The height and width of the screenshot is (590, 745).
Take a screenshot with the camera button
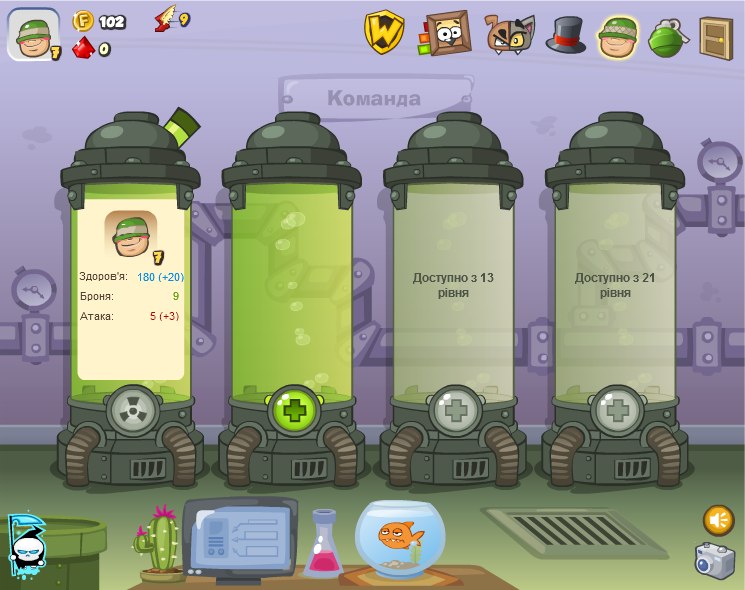(x=714, y=561)
